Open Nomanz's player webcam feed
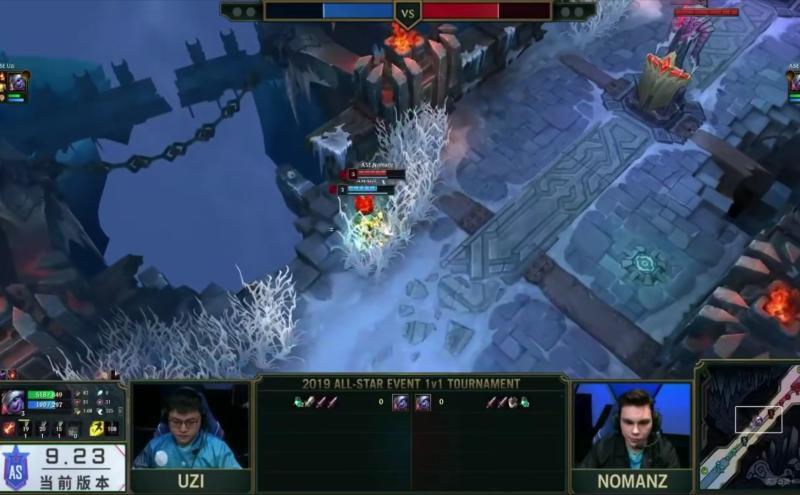Viewport: 800px width, 495px height. 632,426
